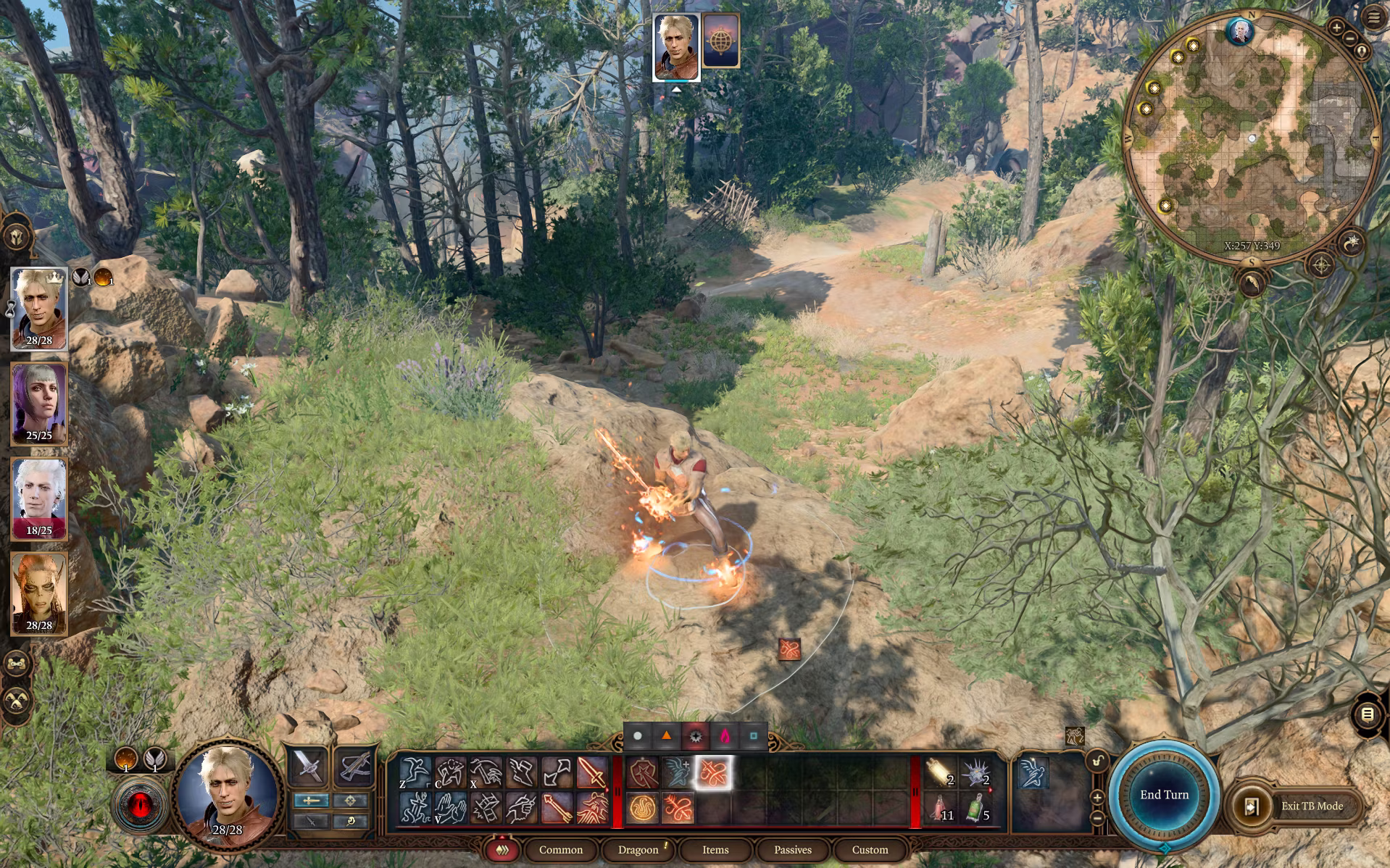Activate the Jump action on the hotbar
The width and height of the screenshot is (1390, 868).
click(x=415, y=772)
